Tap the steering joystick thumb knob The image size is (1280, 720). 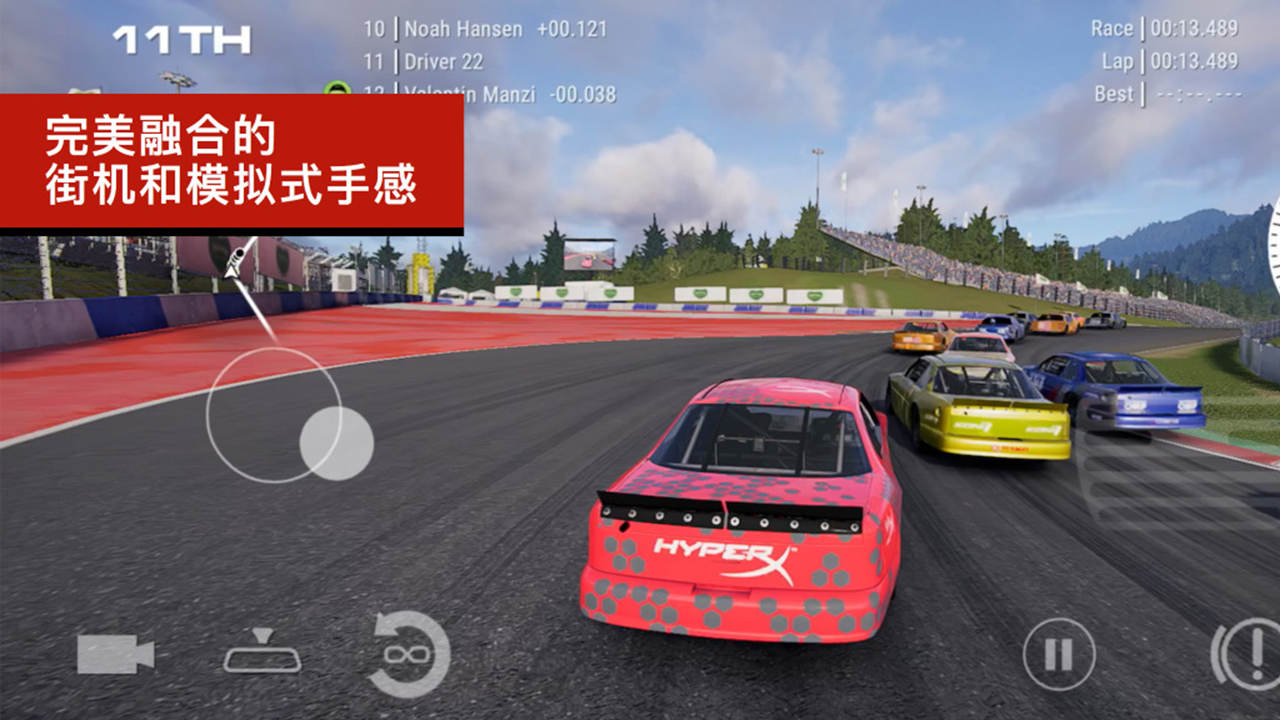[x=337, y=443]
